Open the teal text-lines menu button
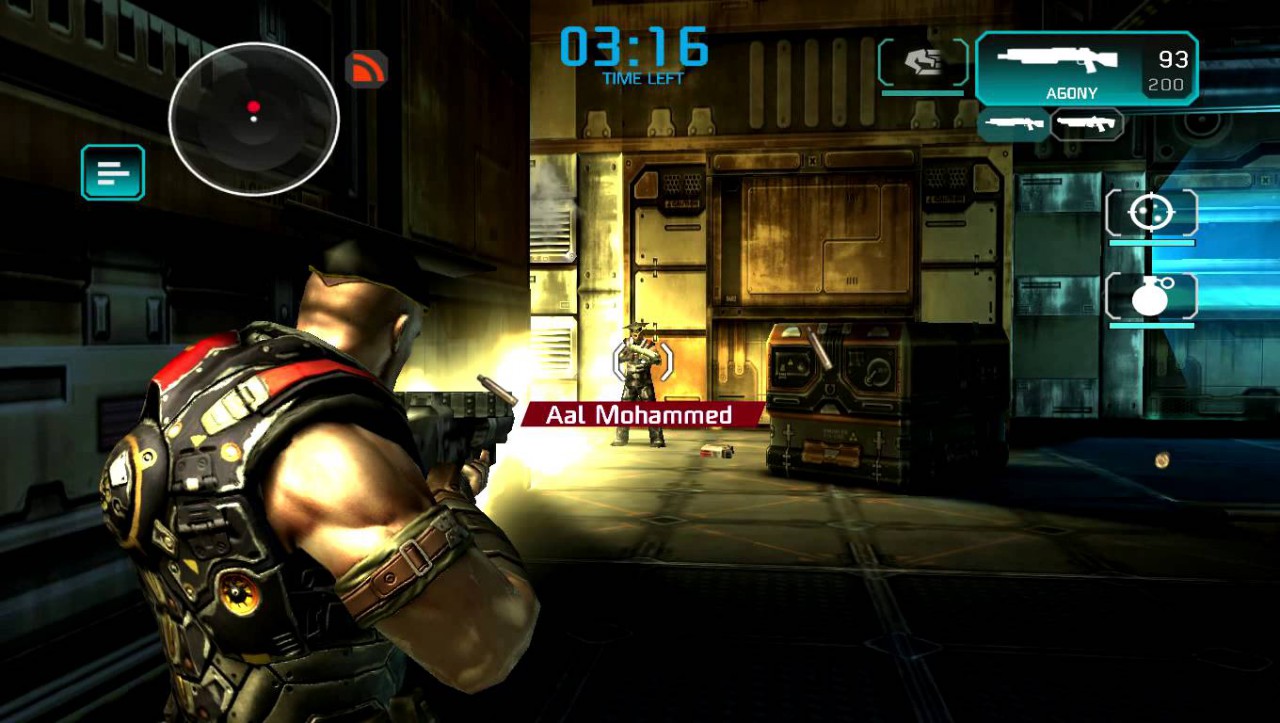The height and width of the screenshot is (723, 1280). click(x=113, y=173)
